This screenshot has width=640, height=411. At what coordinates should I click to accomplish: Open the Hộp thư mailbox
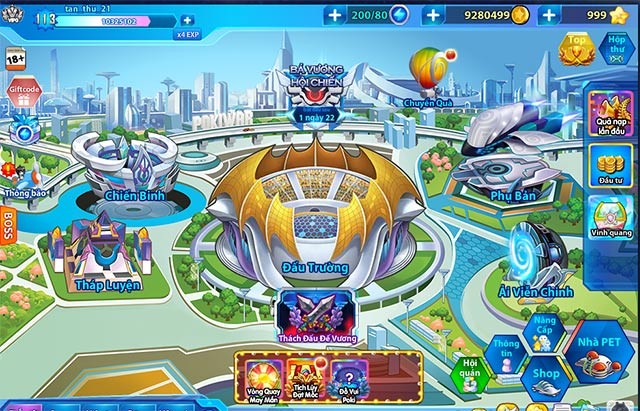click(x=616, y=49)
